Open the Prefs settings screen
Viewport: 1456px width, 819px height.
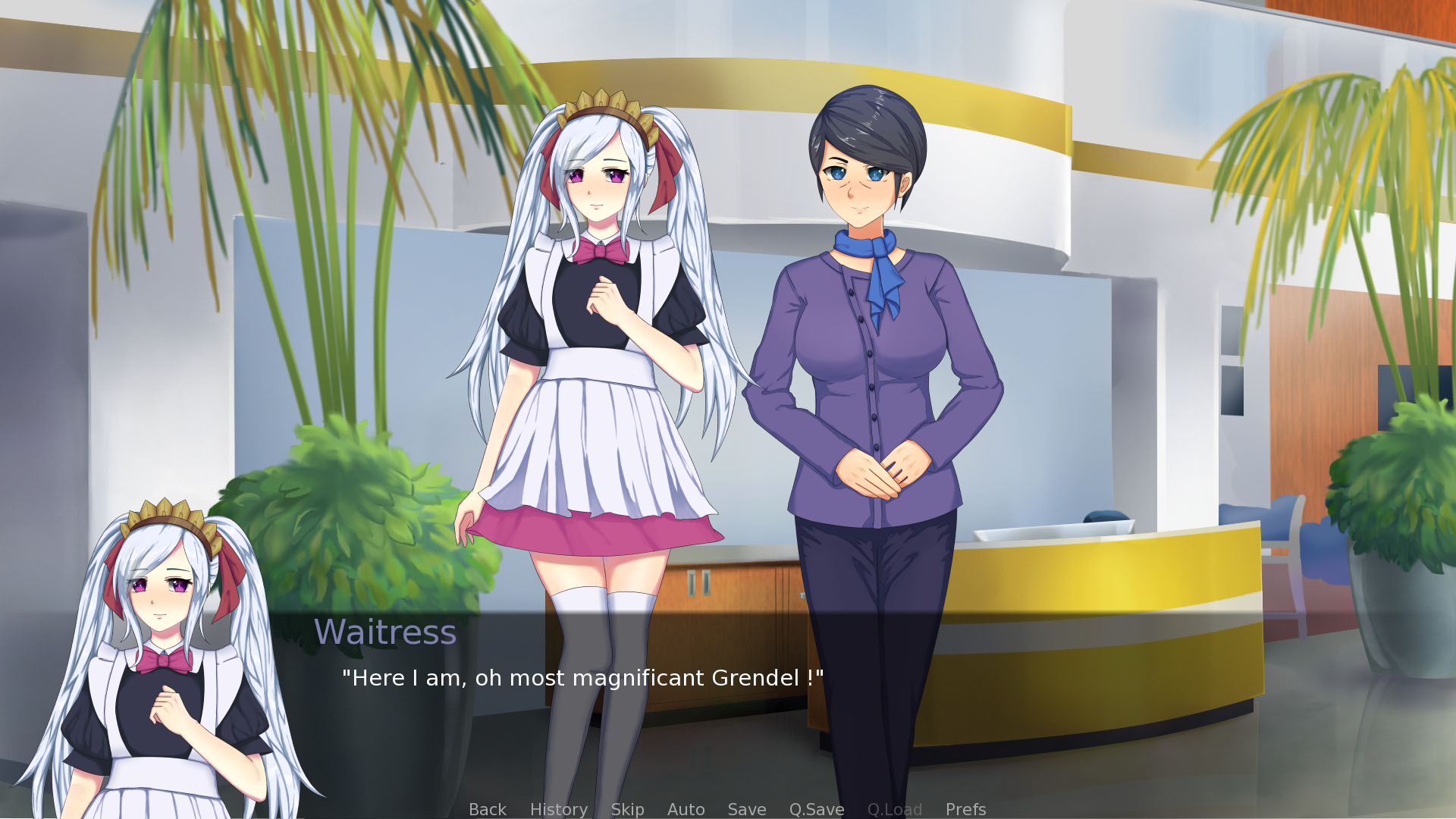965,809
